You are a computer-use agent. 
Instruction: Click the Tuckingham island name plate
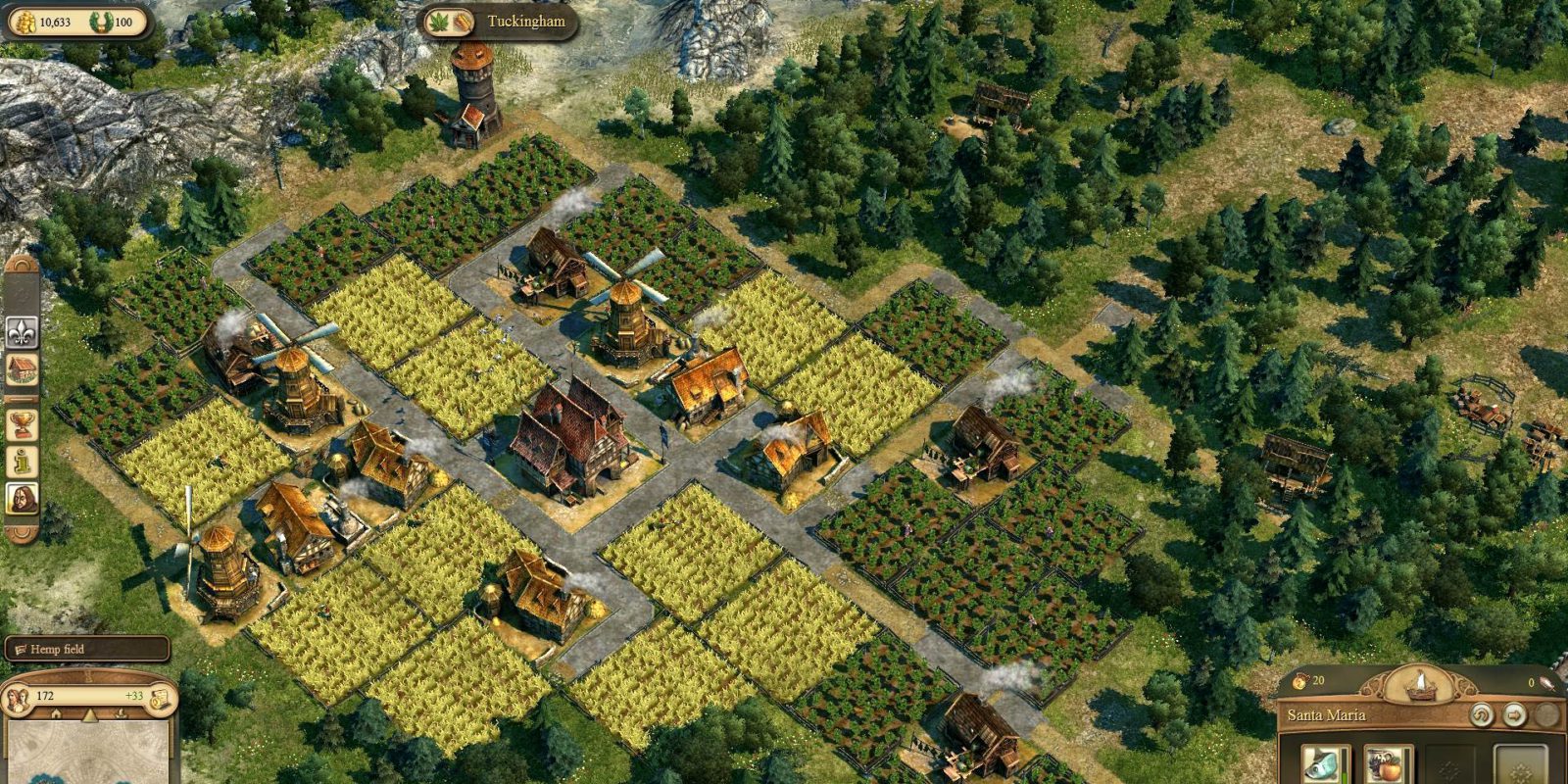(x=497, y=22)
